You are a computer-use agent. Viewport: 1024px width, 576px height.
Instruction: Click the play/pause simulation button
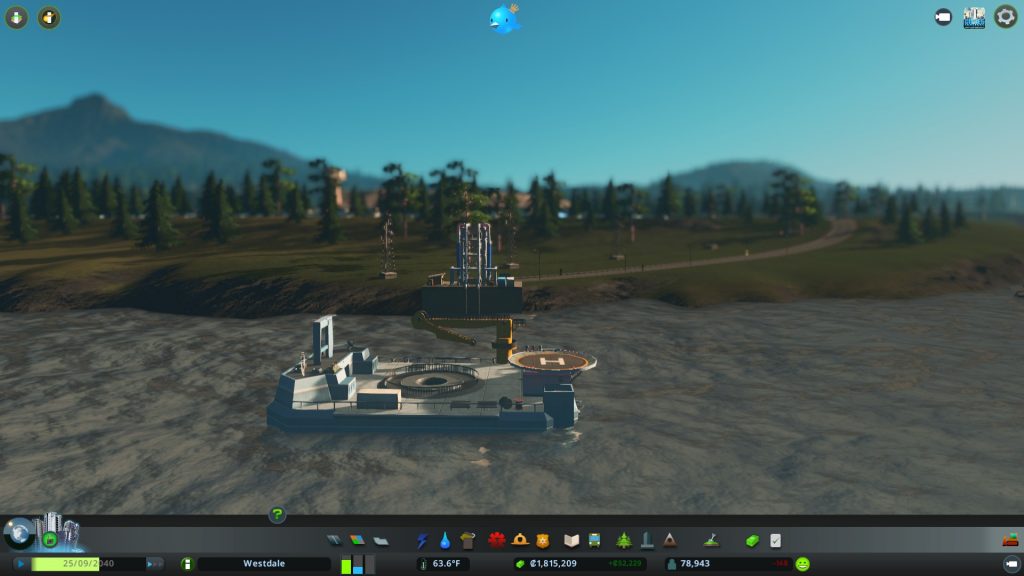coord(20,564)
